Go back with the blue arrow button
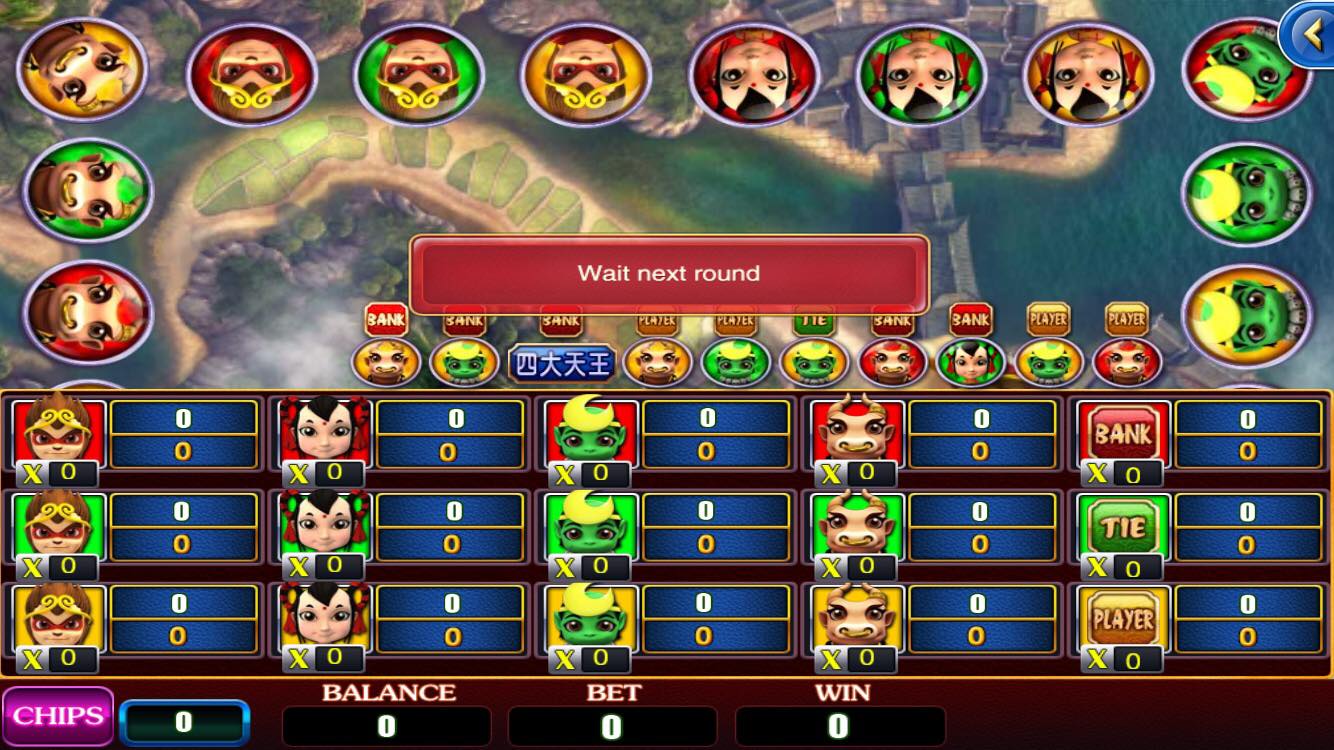 point(1308,35)
